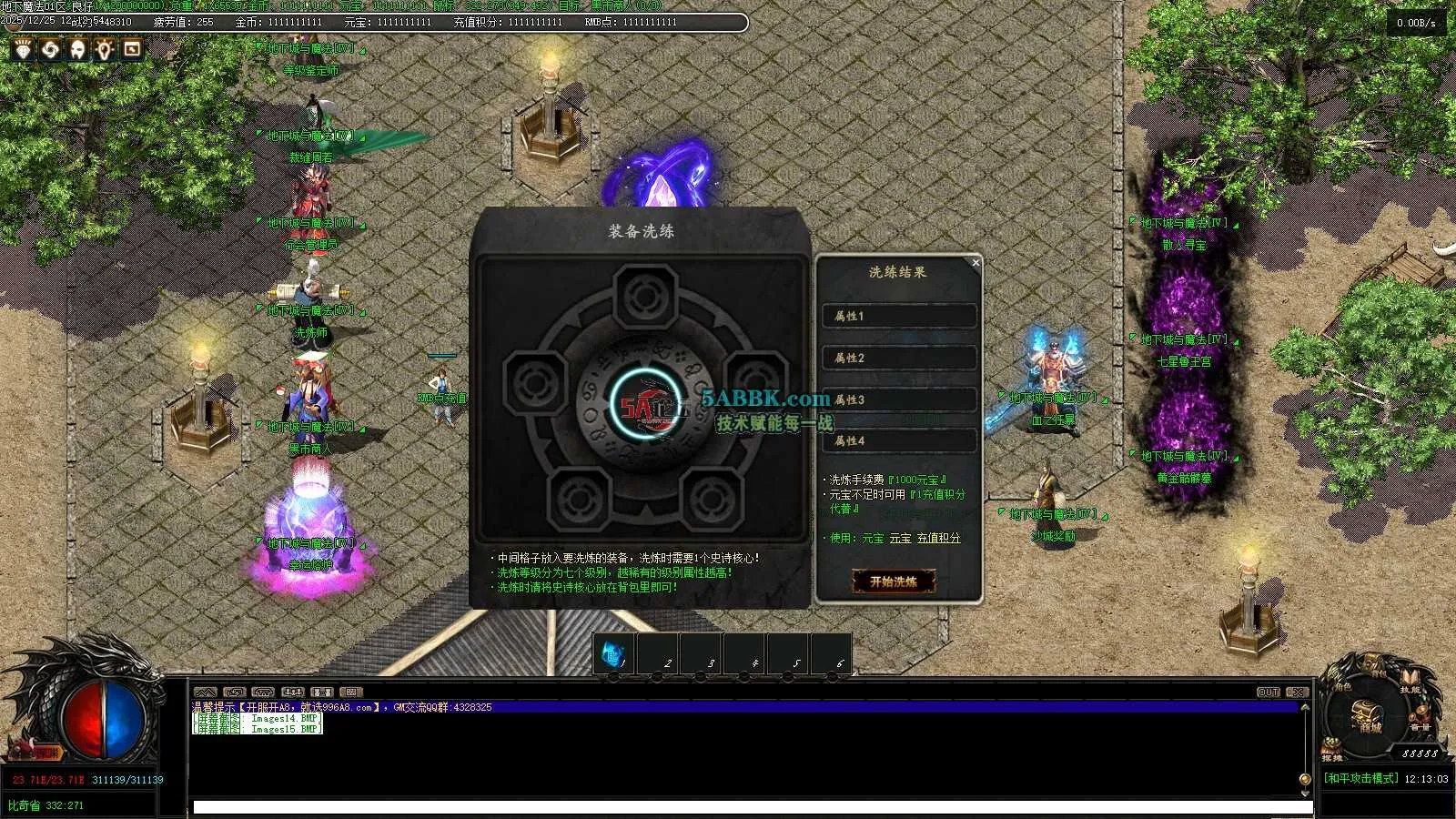This screenshot has width=1456, height=819.
Task: Open the 商城 shop treasure chest
Action: (1368, 719)
